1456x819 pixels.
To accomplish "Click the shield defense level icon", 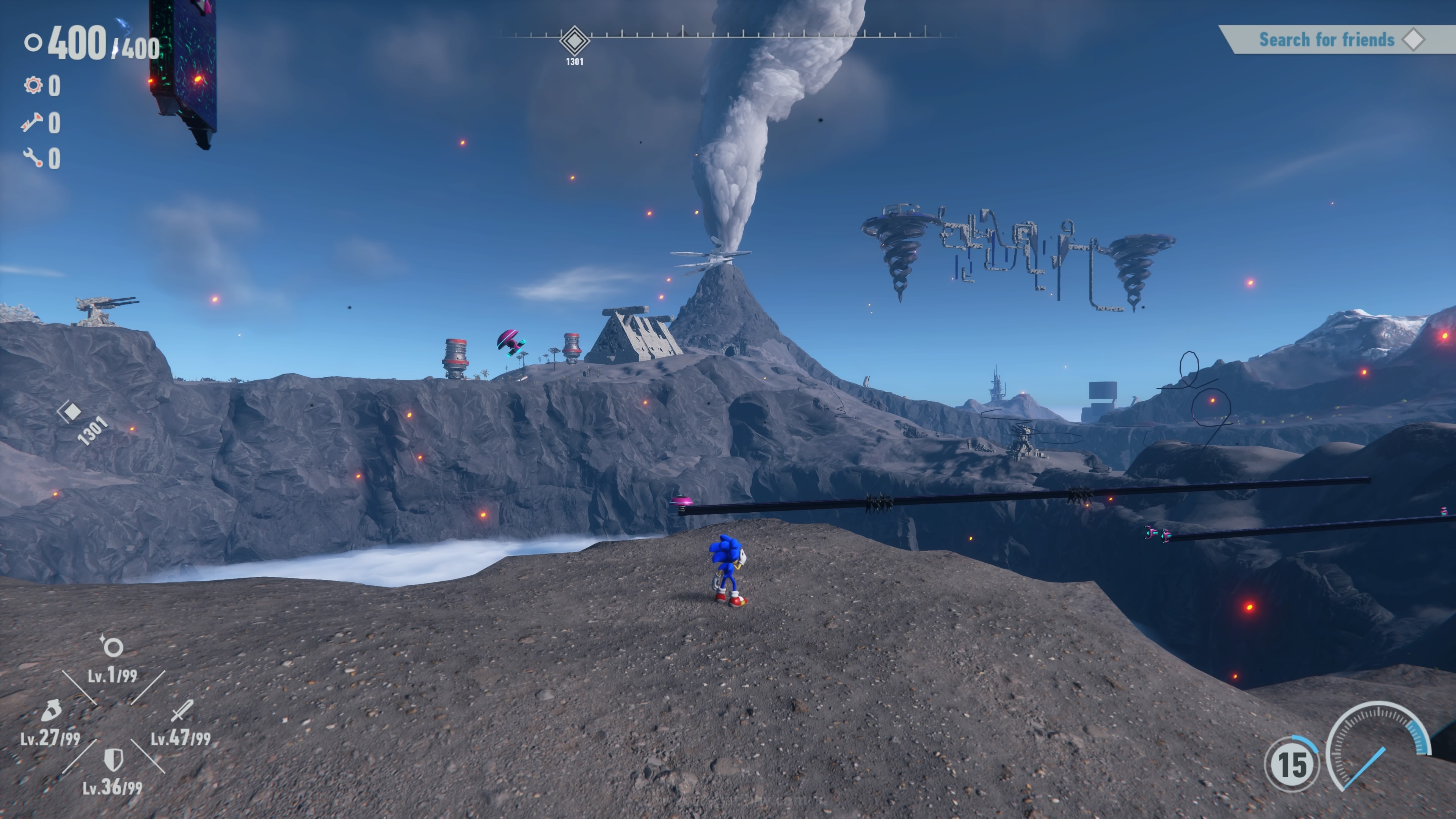I will click(x=114, y=759).
